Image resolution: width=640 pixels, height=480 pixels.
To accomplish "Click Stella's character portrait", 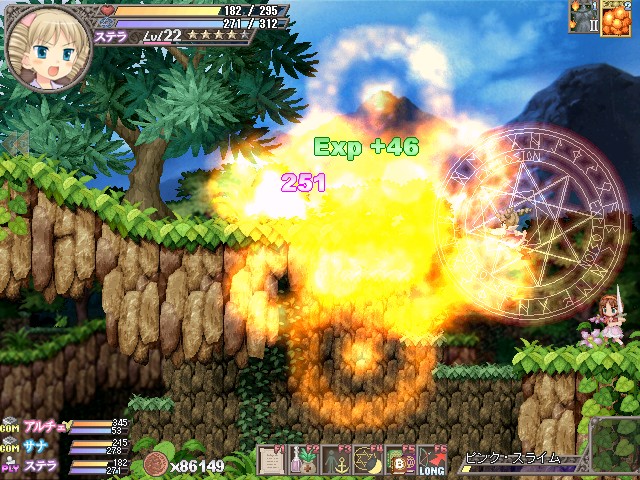I will tap(48, 47).
